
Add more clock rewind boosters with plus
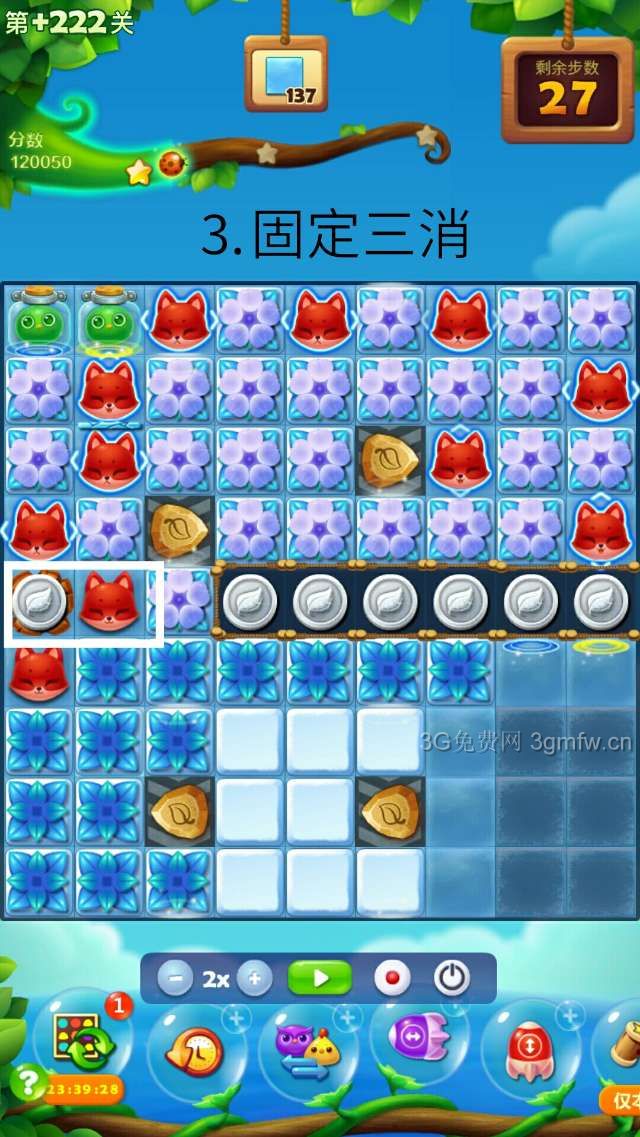pyautogui.click(x=236, y=1019)
